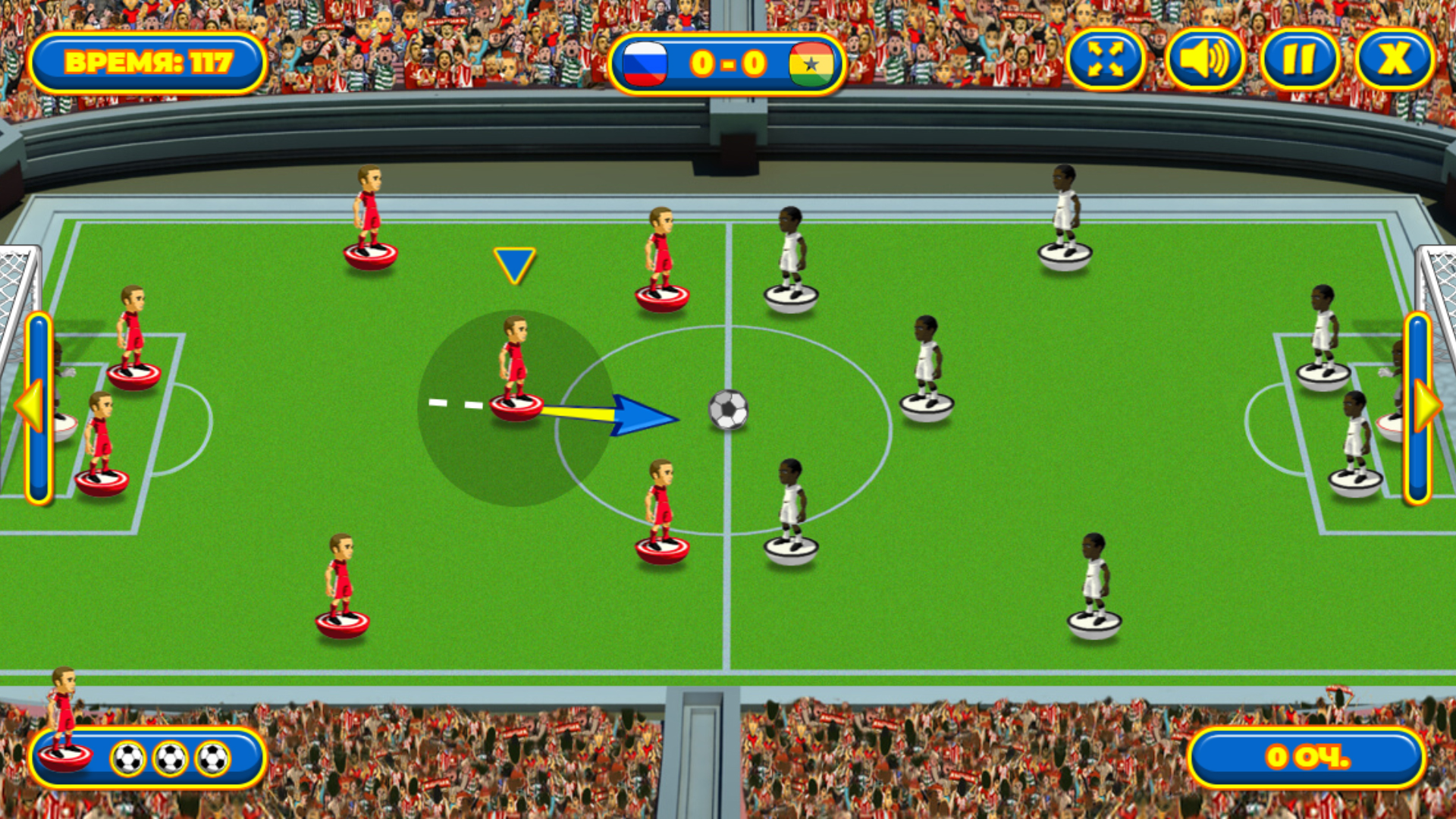
Task: Activate the highlighted red player with the aim arrow
Action: (516, 372)
